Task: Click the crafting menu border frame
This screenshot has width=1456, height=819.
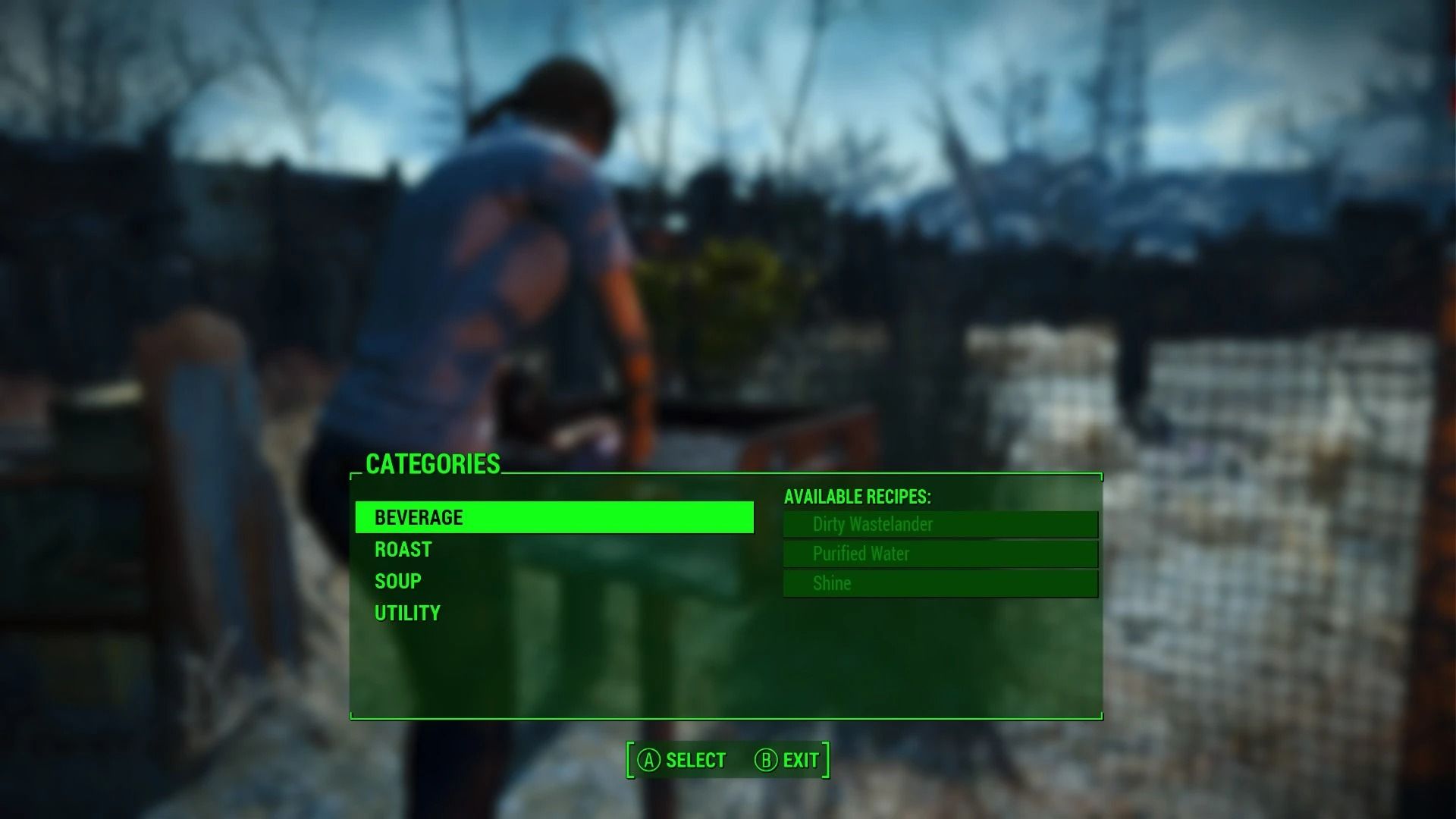Action: [x=726, y=716]
